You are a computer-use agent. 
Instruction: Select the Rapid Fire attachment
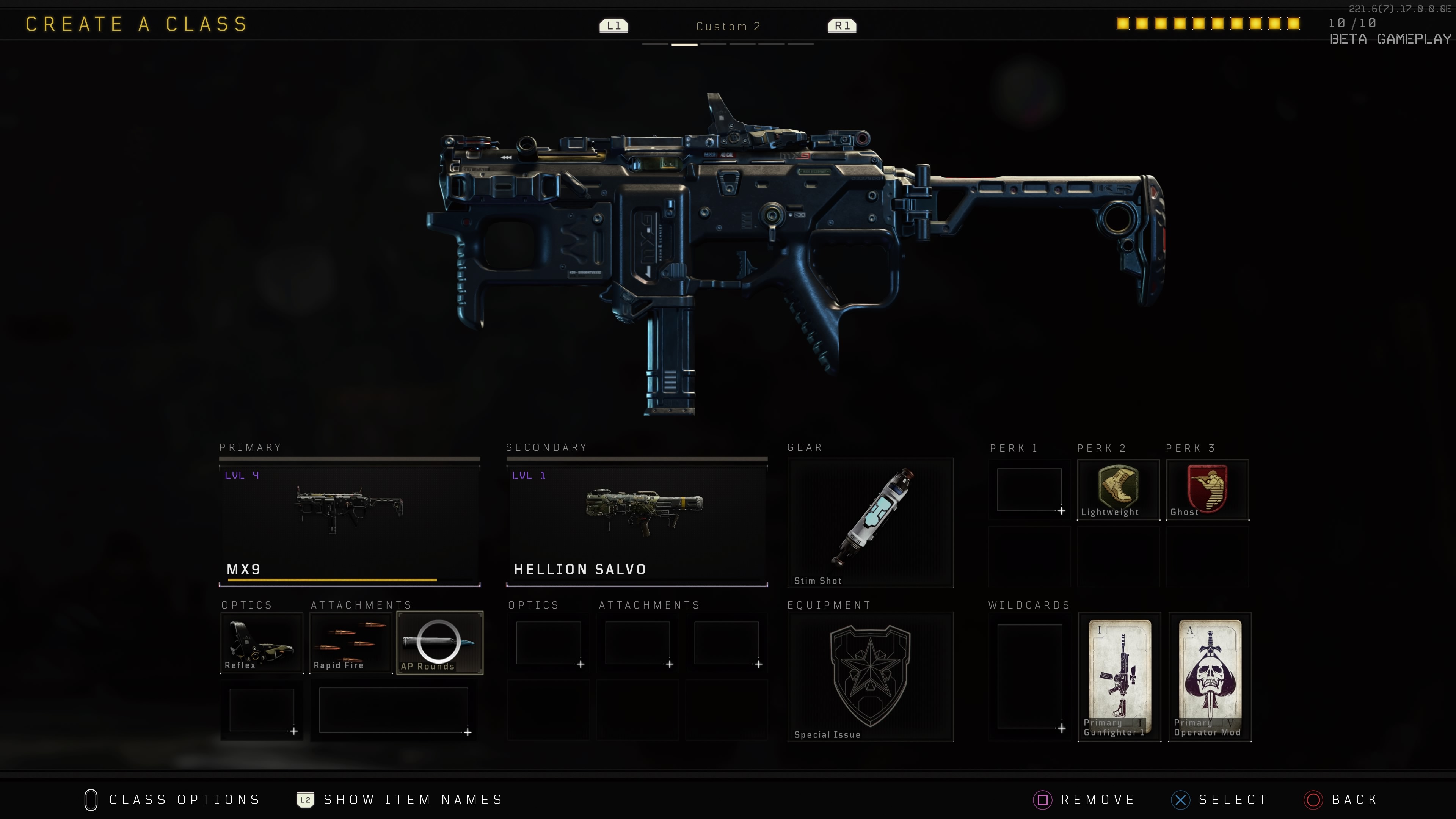click(350, 643)
